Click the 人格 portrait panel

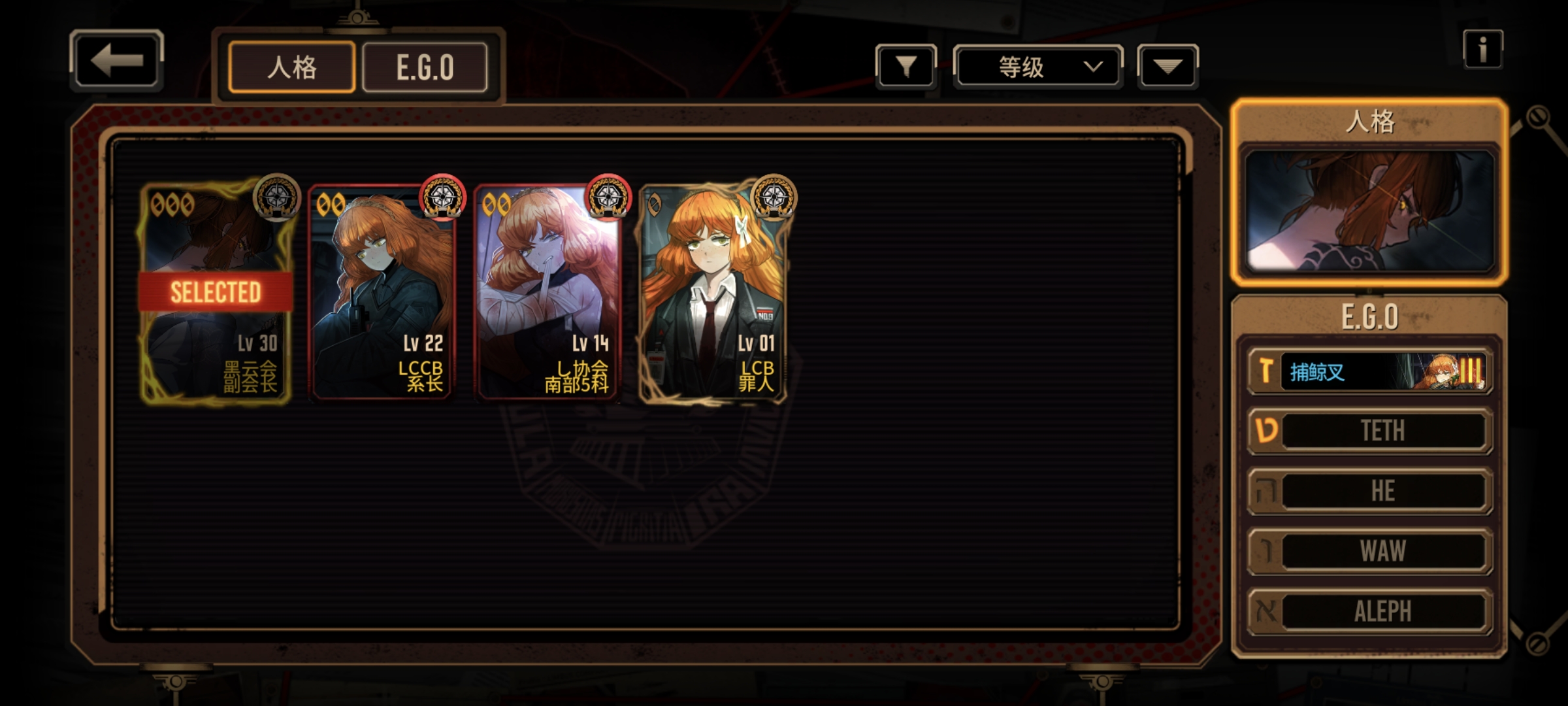pyautogui.click(x=1369, y=210)
